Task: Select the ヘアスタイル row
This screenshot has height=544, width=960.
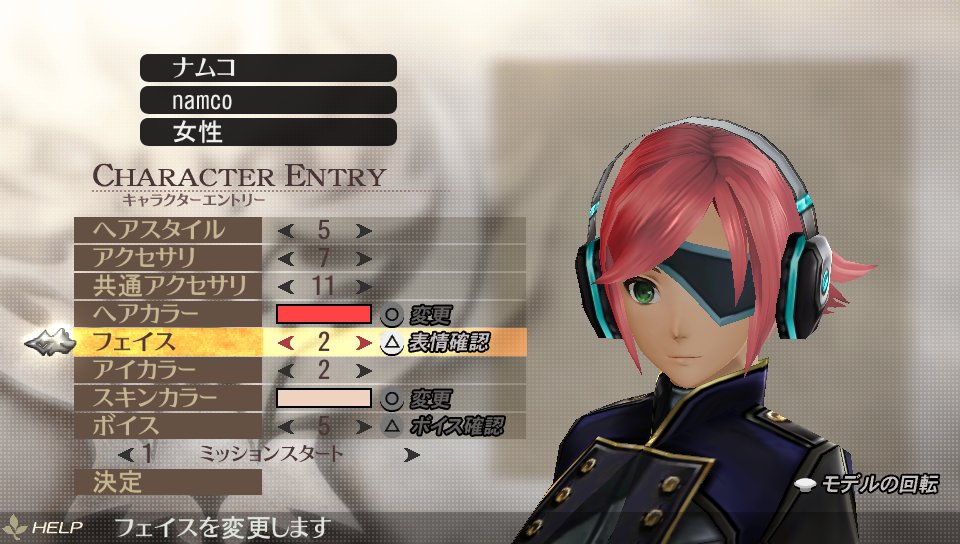Action: [168, 229]
